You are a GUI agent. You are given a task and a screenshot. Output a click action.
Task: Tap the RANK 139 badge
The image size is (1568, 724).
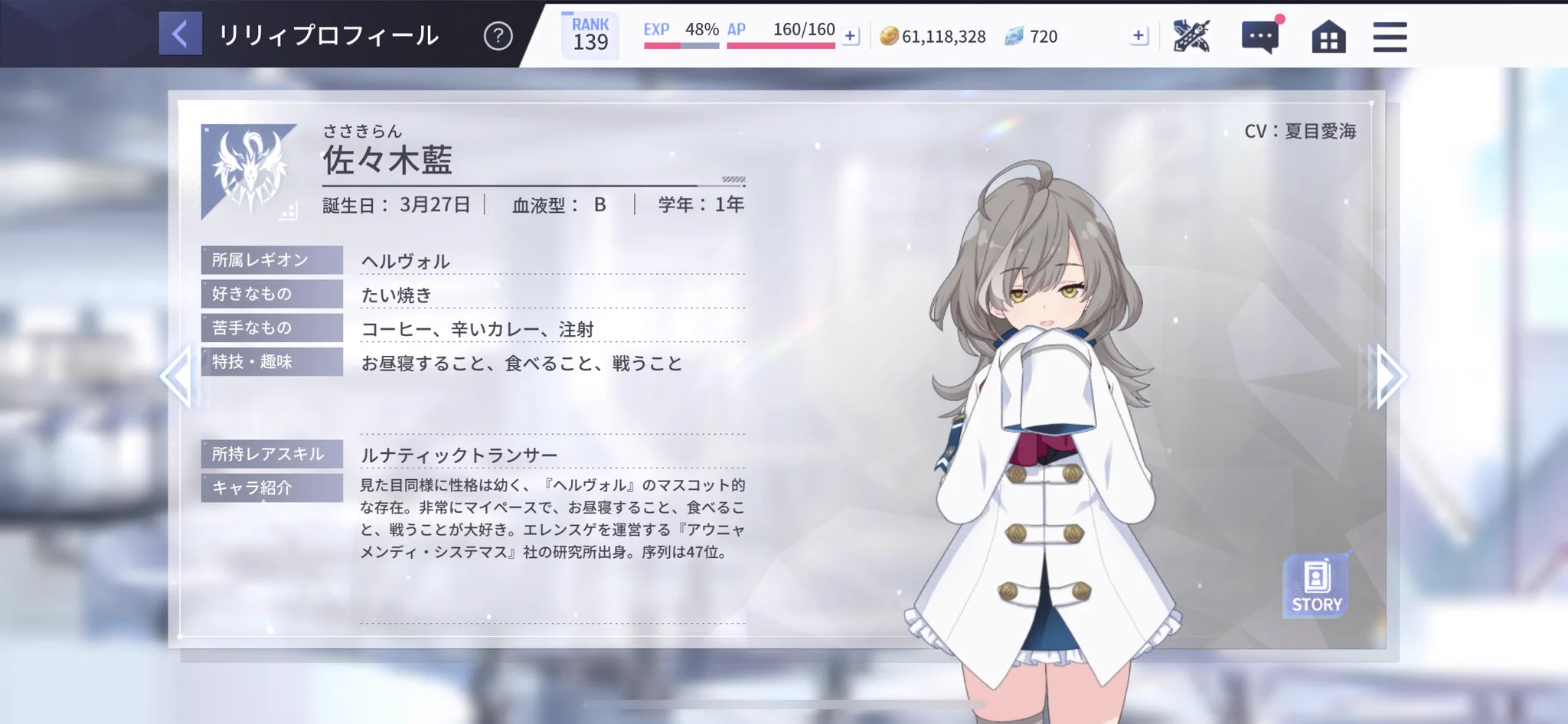pos(590,34)
